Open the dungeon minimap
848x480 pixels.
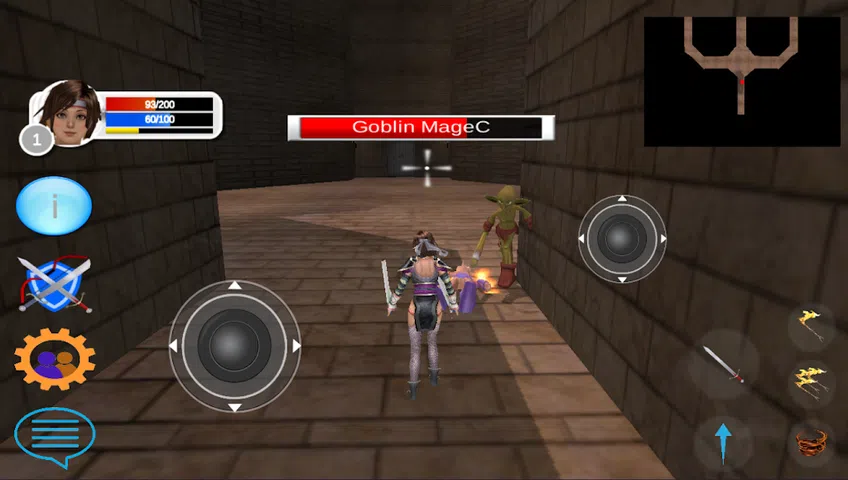(742, 81)
